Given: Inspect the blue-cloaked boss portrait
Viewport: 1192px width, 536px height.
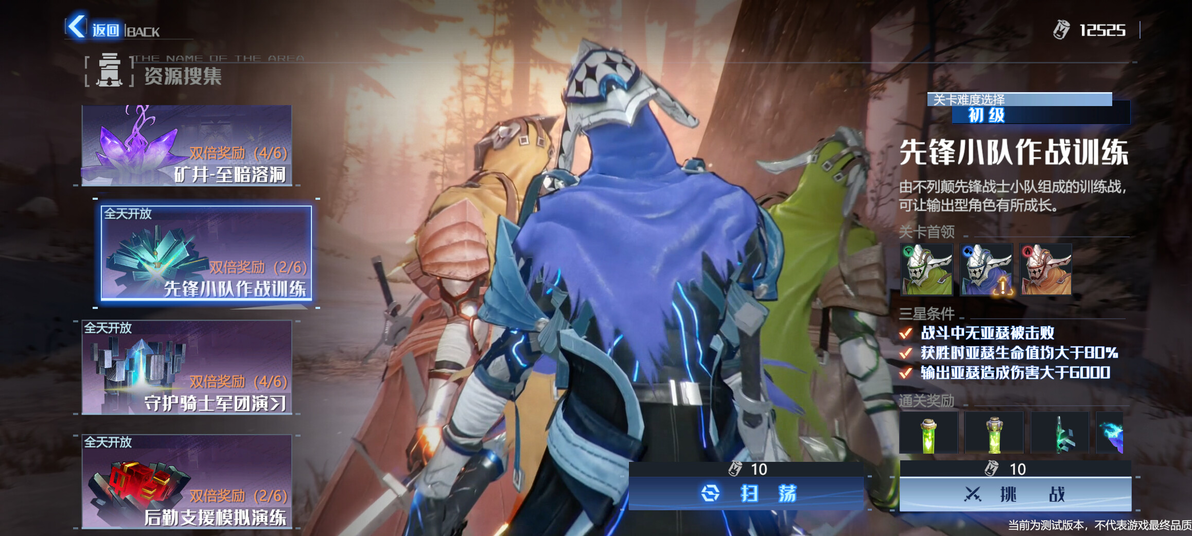Looking at the screenshot, I should tap(986, 270).
